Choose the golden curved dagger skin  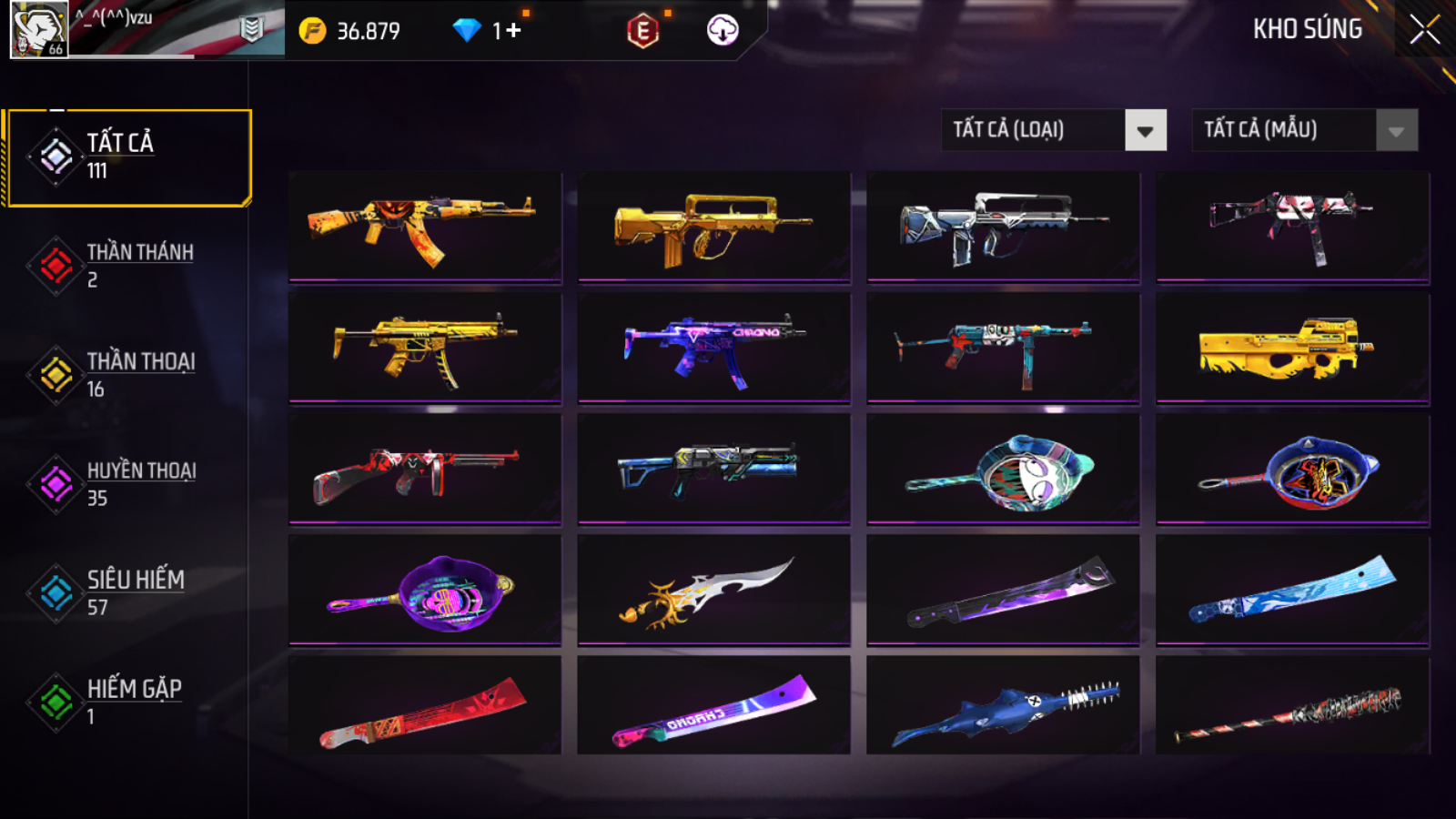714,590
